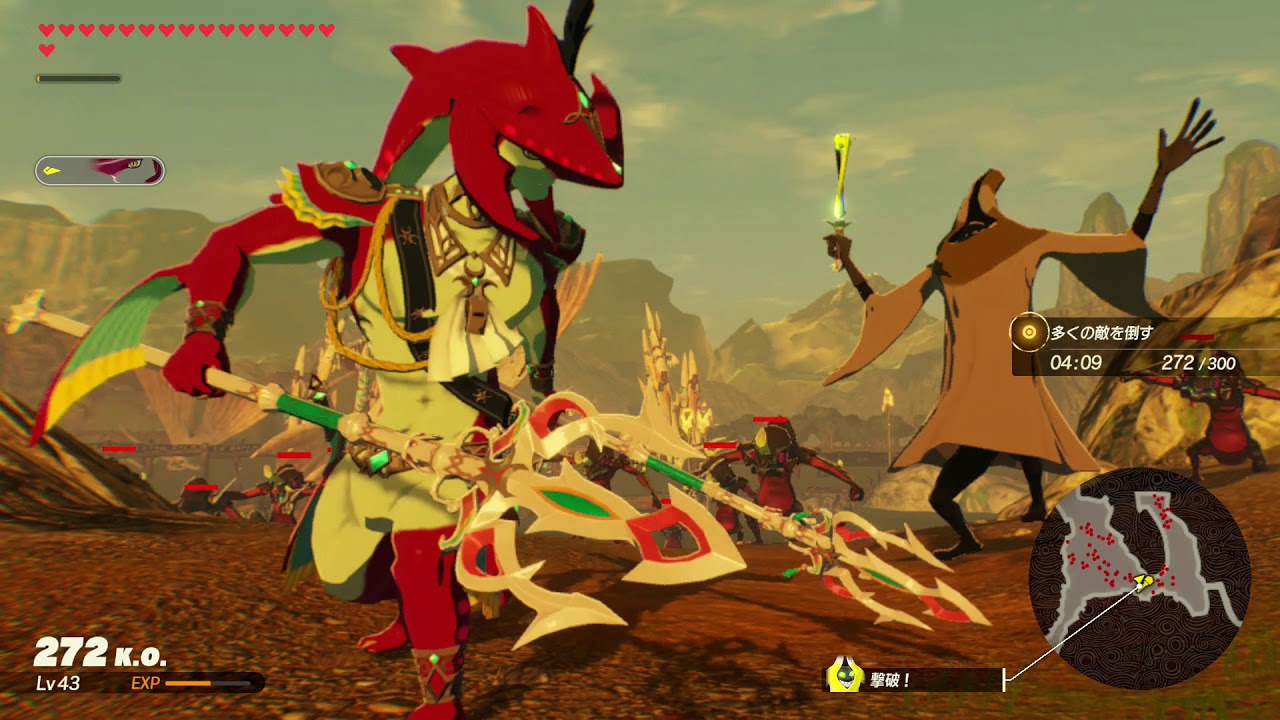
Task: Select the enemy defeated notification banner
Action: click(x=912, y=680)
